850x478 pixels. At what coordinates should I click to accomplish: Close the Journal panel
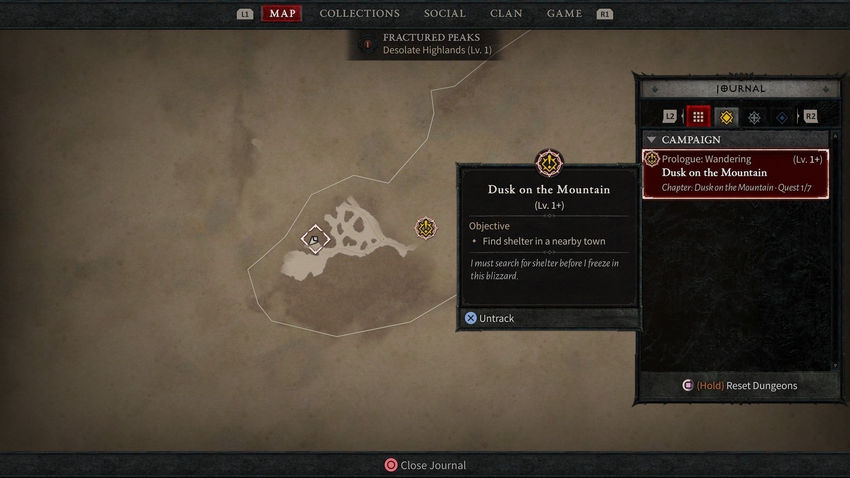click(426, 465)
